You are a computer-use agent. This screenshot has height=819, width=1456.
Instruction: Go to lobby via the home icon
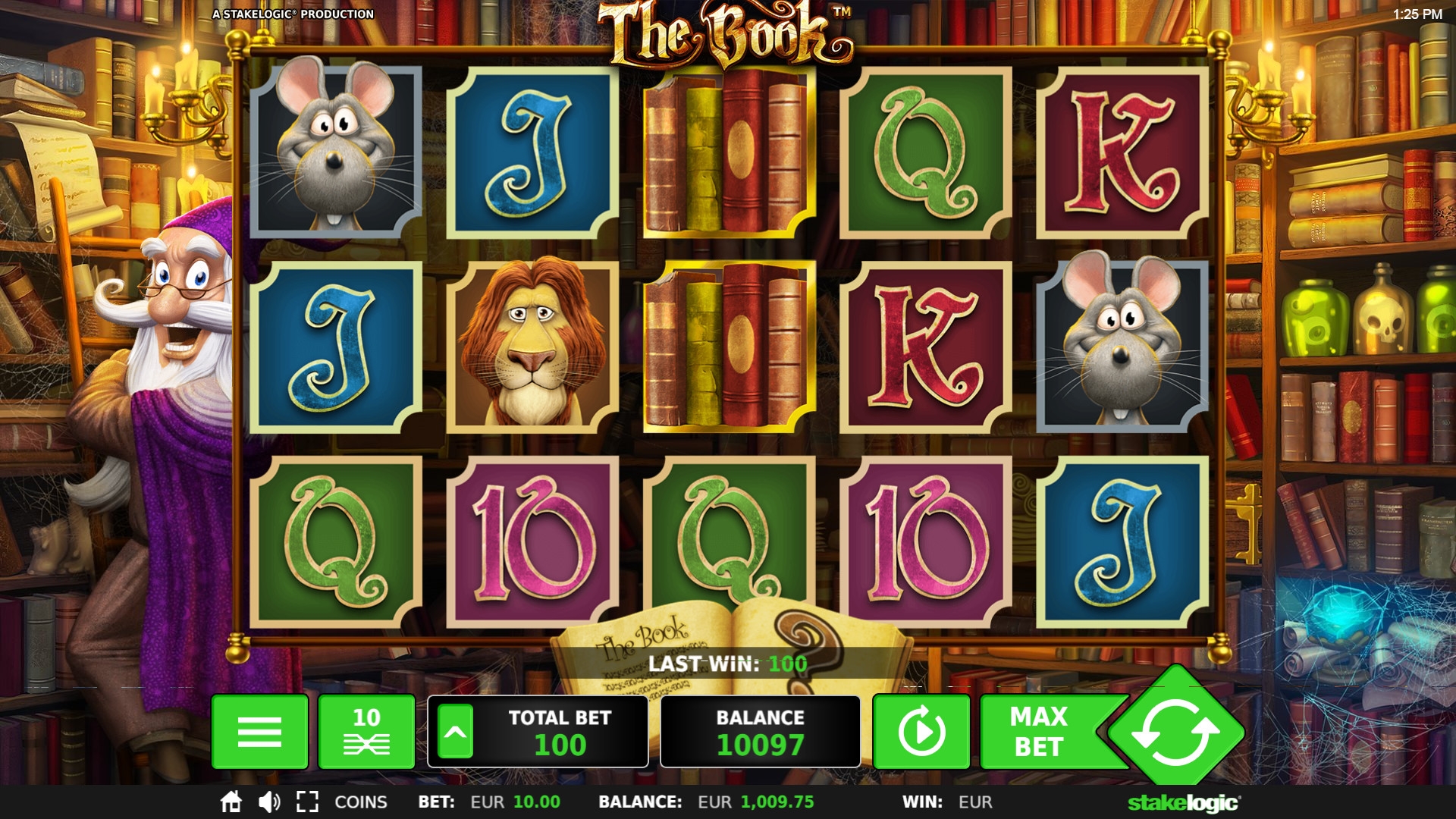pos(231,802)
